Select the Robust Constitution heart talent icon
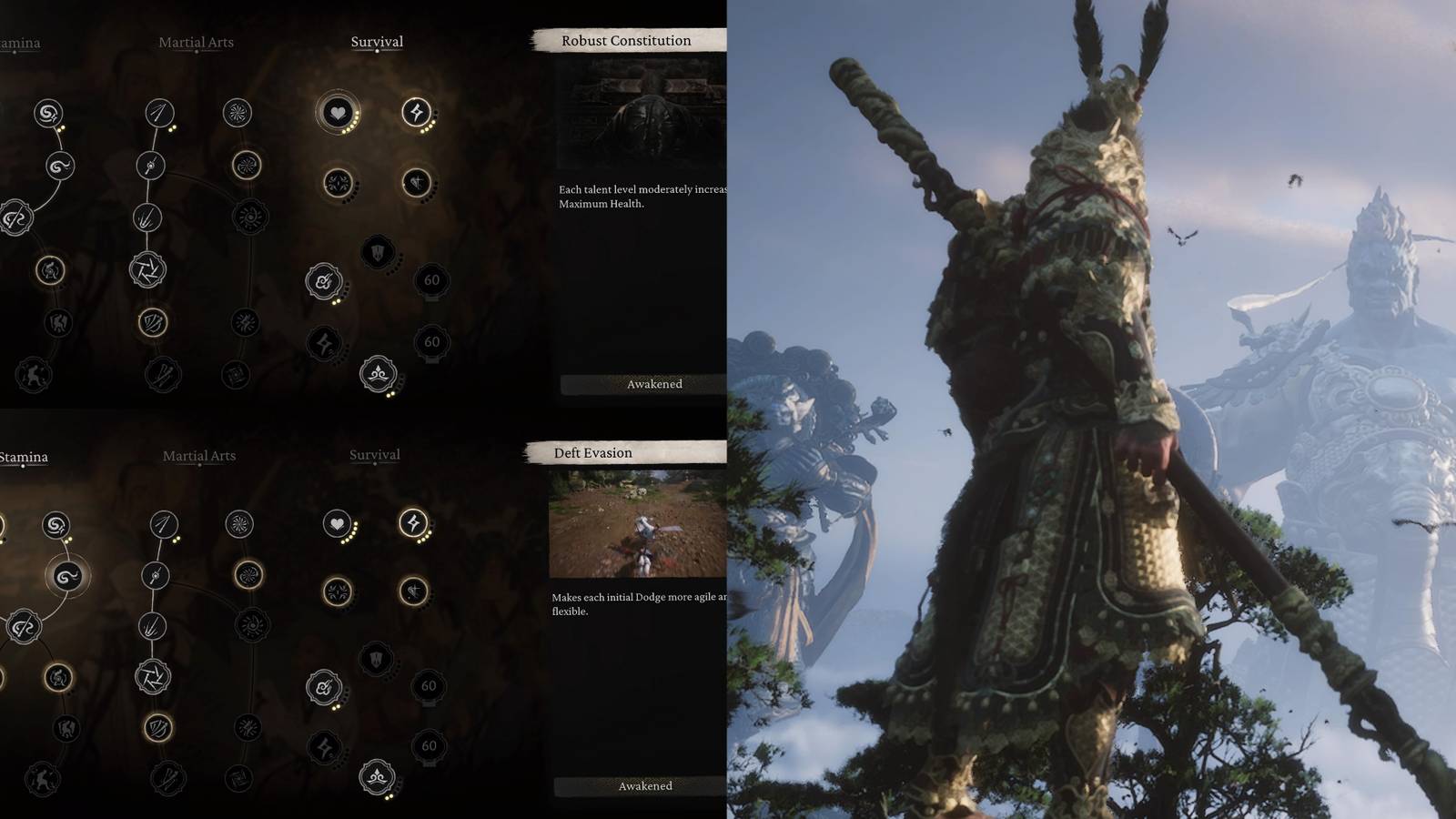Image resolution: width=1456 pixels, height=819 pixels. (x=339, y=113)
